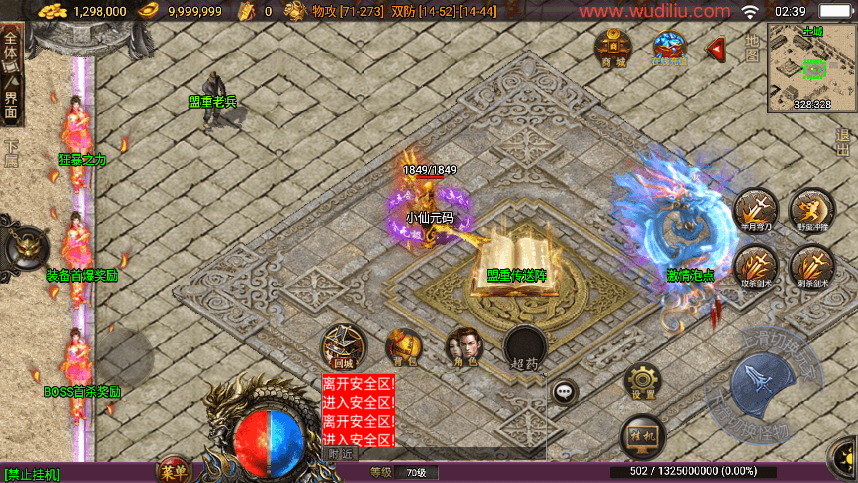
Task: Use the 超药 potion button
Action: 524,349
